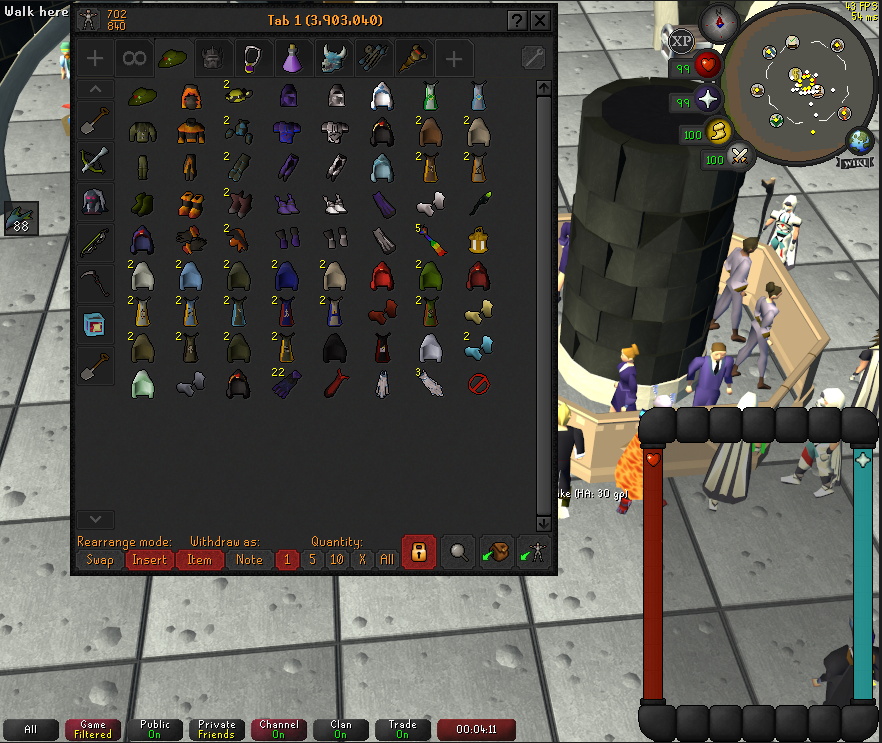
Task: Open the bank help question mark
Action: pyautogui.click(x=516, y=20)
